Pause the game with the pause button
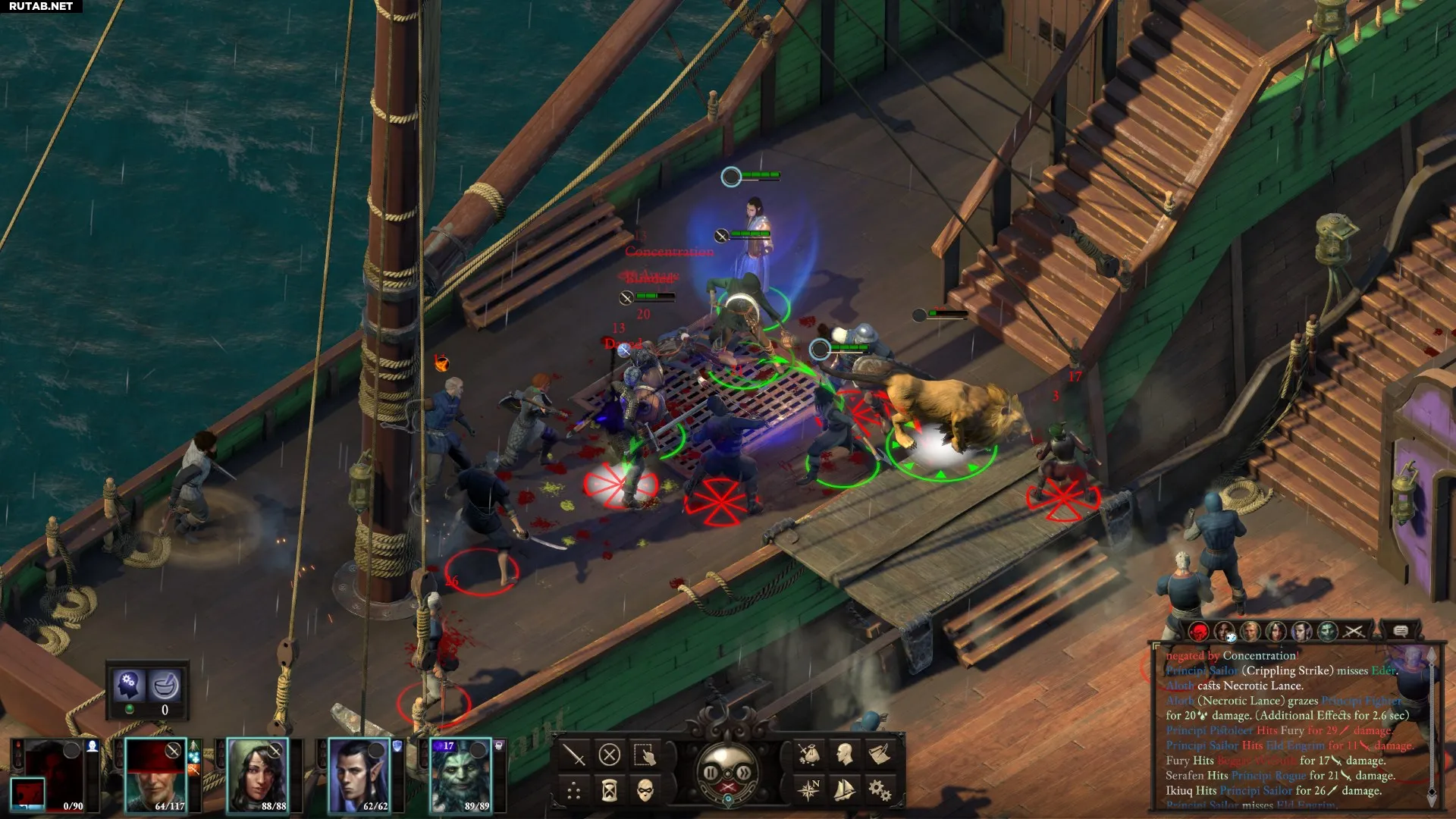 [x=711, y=773]
